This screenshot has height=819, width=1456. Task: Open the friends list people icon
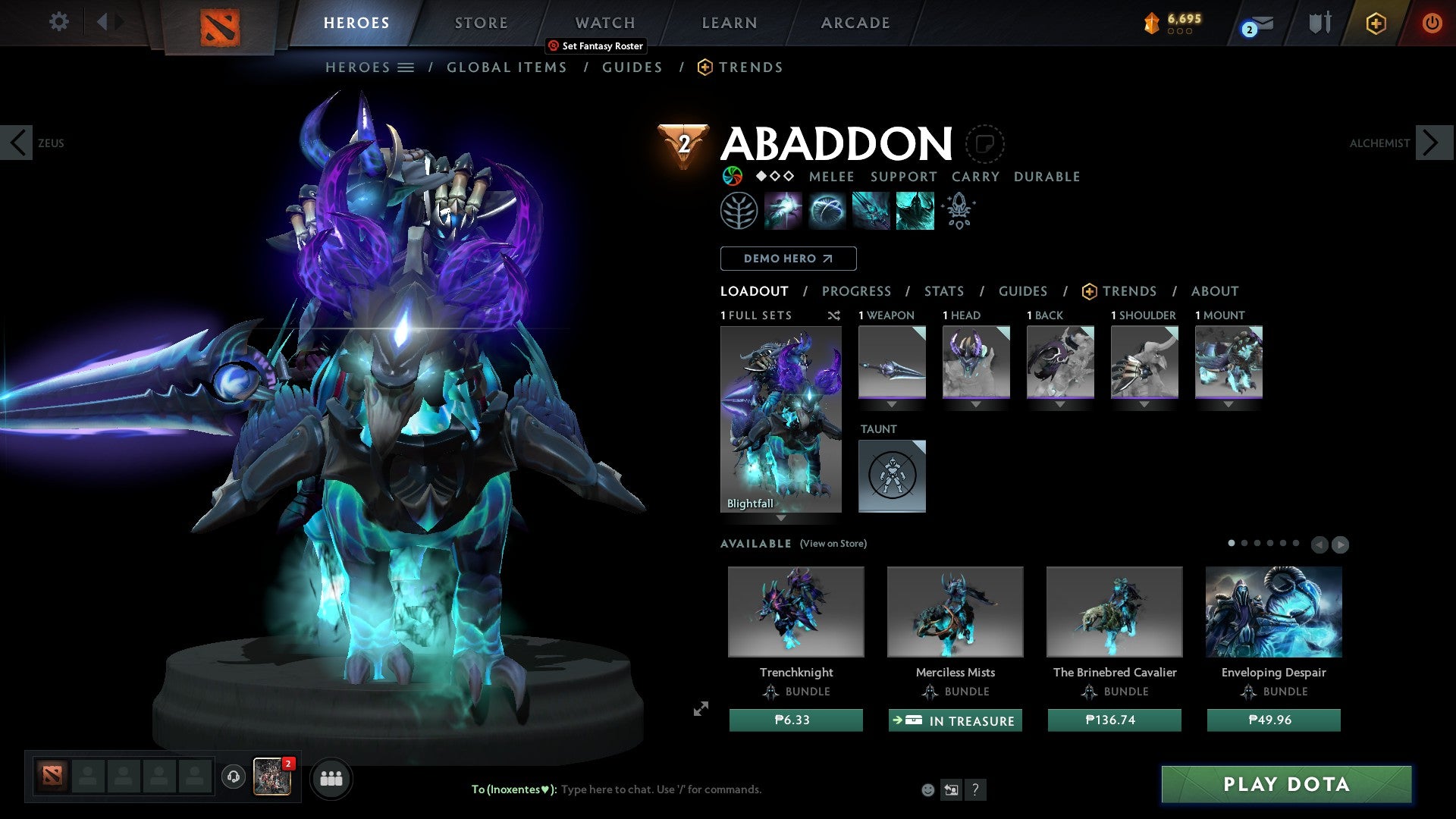[331, 778]
